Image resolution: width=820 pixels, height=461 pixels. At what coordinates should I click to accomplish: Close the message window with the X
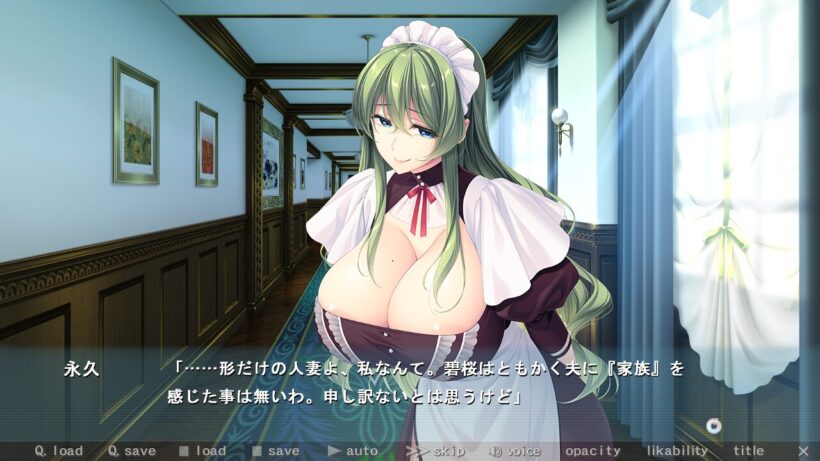click(x=804, y=451)
